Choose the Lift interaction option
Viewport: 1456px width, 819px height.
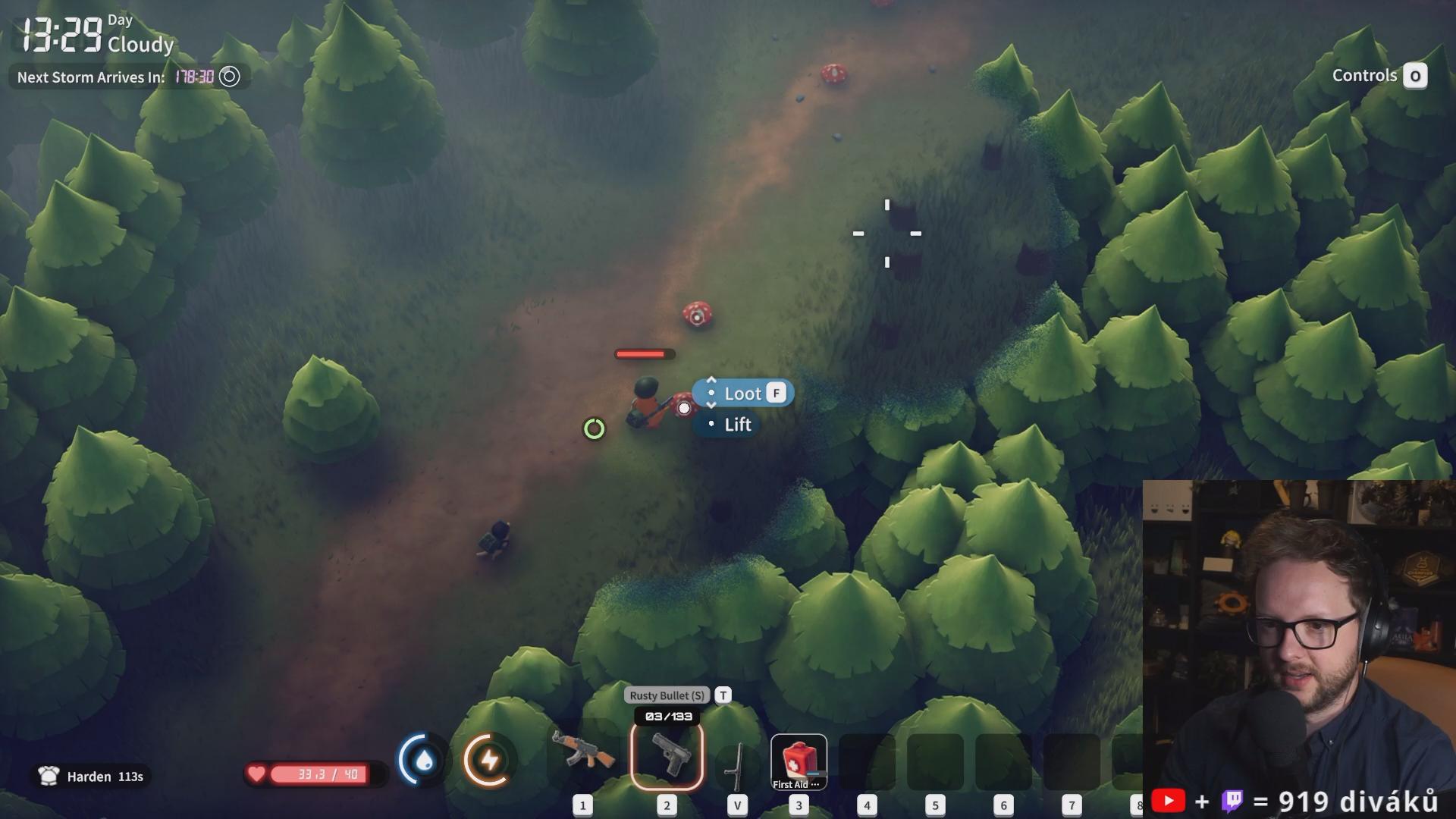pyautogui.click(x=736, y=425)
